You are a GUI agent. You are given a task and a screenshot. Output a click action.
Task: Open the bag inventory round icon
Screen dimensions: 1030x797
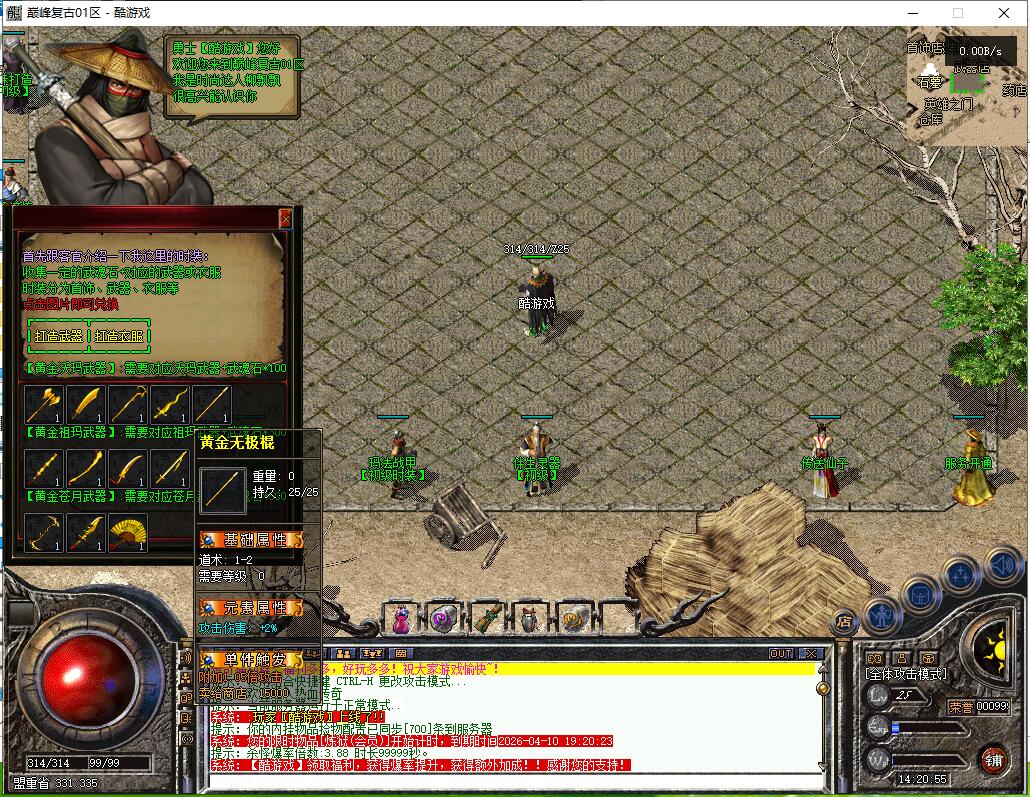[921, 595]
